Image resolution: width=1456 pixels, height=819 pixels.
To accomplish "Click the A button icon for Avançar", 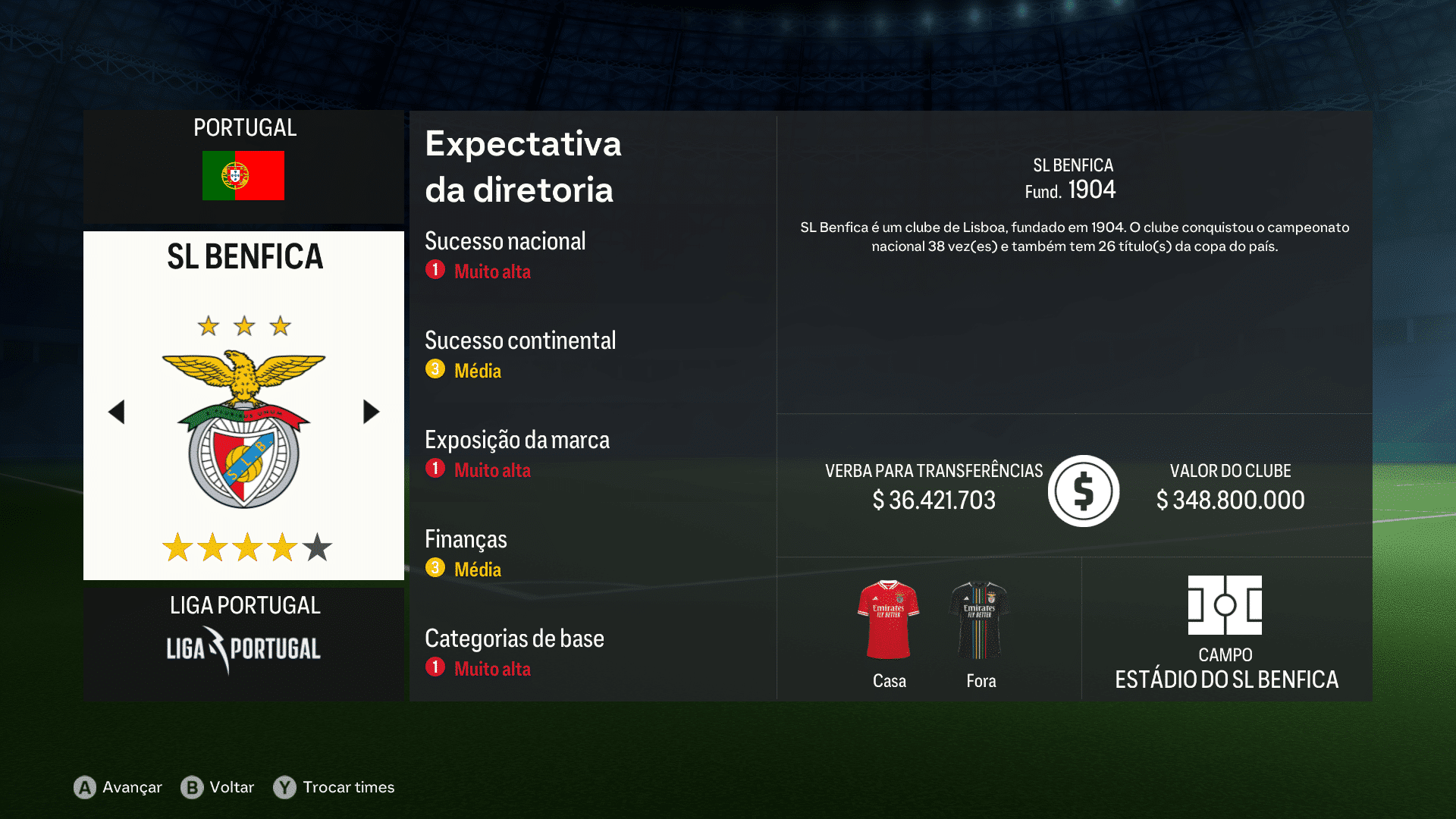I will click(83, 788).
